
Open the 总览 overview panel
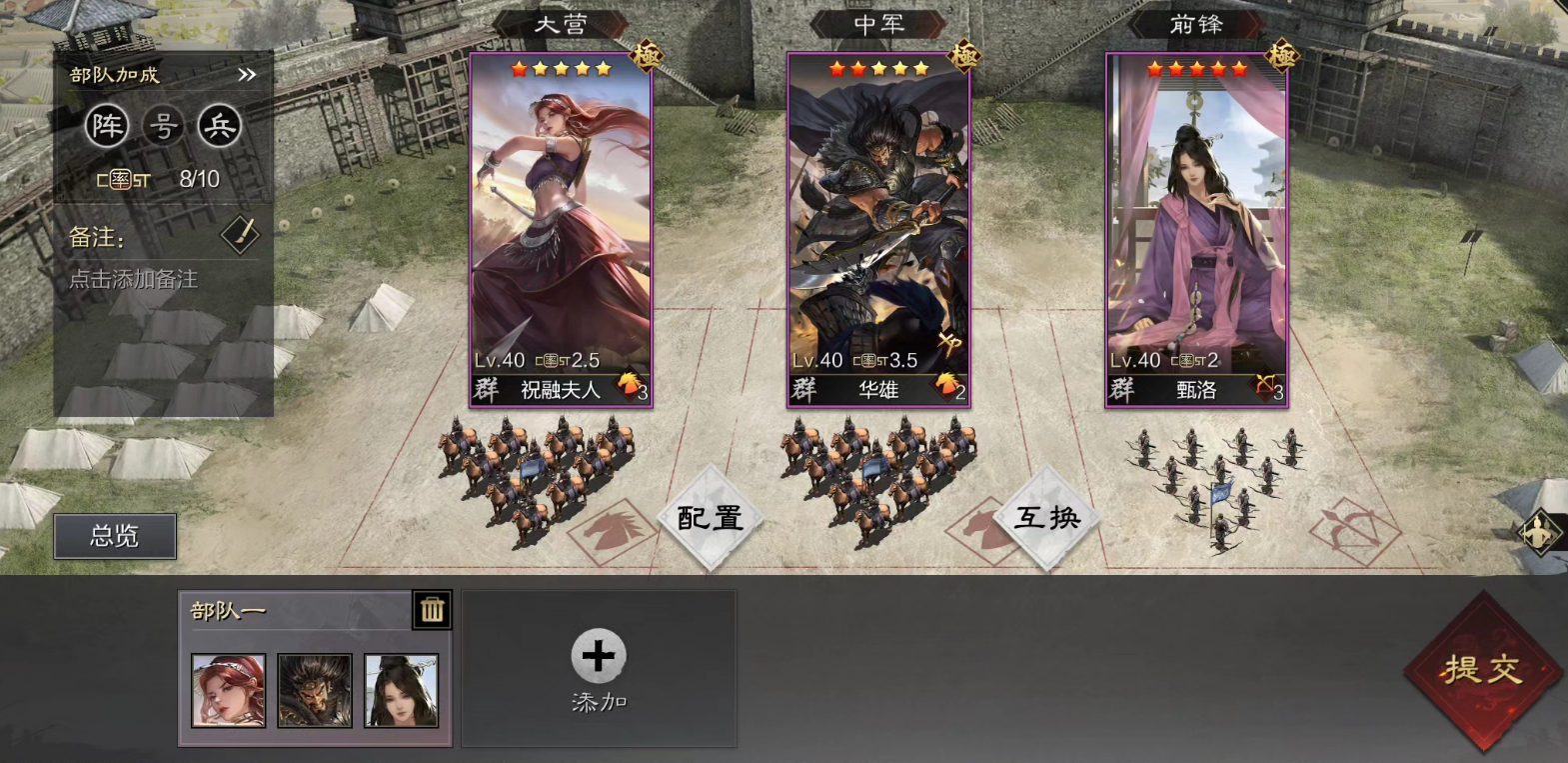[115, 536]
